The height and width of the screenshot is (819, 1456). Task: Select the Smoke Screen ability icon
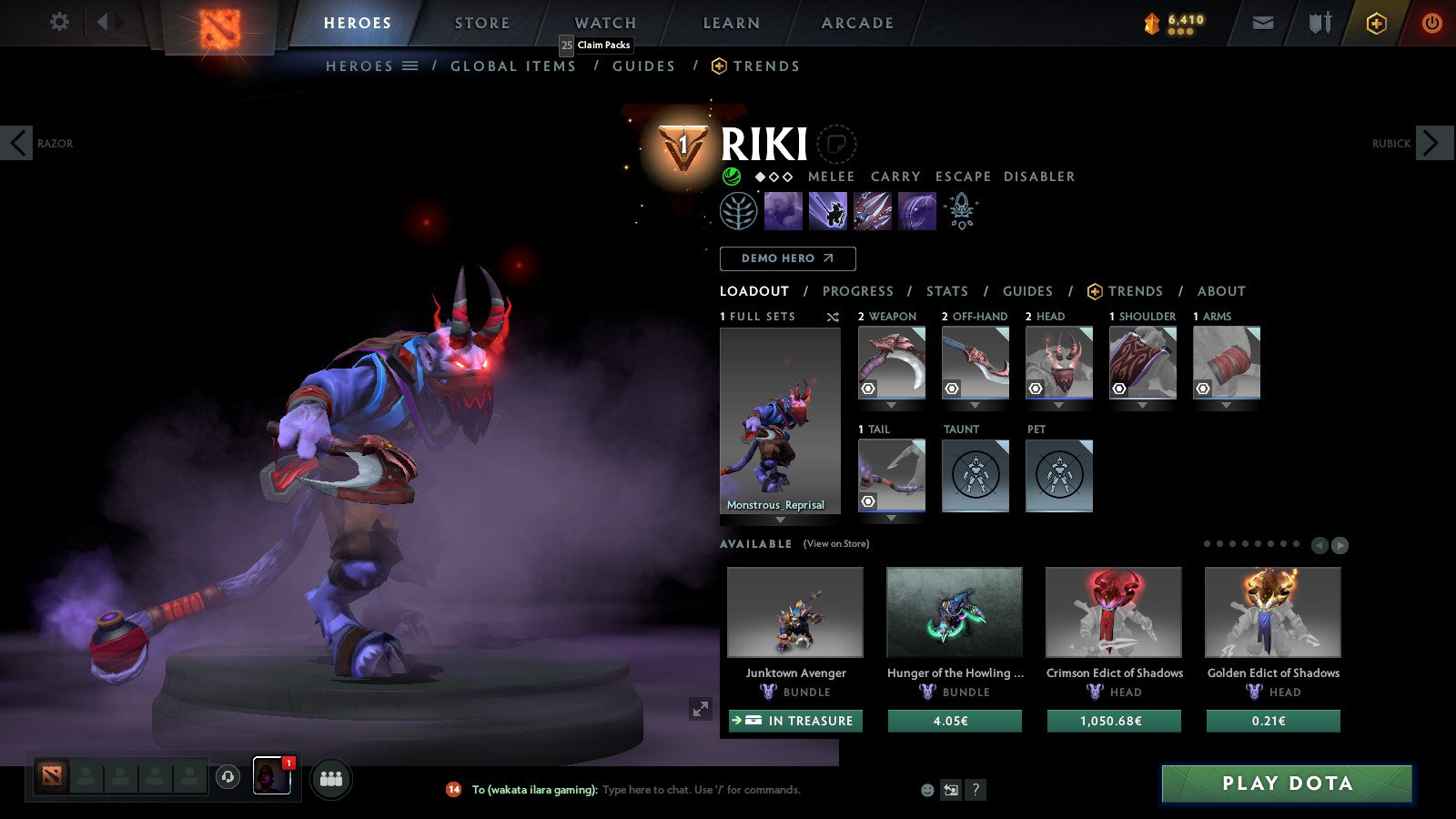click(x=781, y=210)
